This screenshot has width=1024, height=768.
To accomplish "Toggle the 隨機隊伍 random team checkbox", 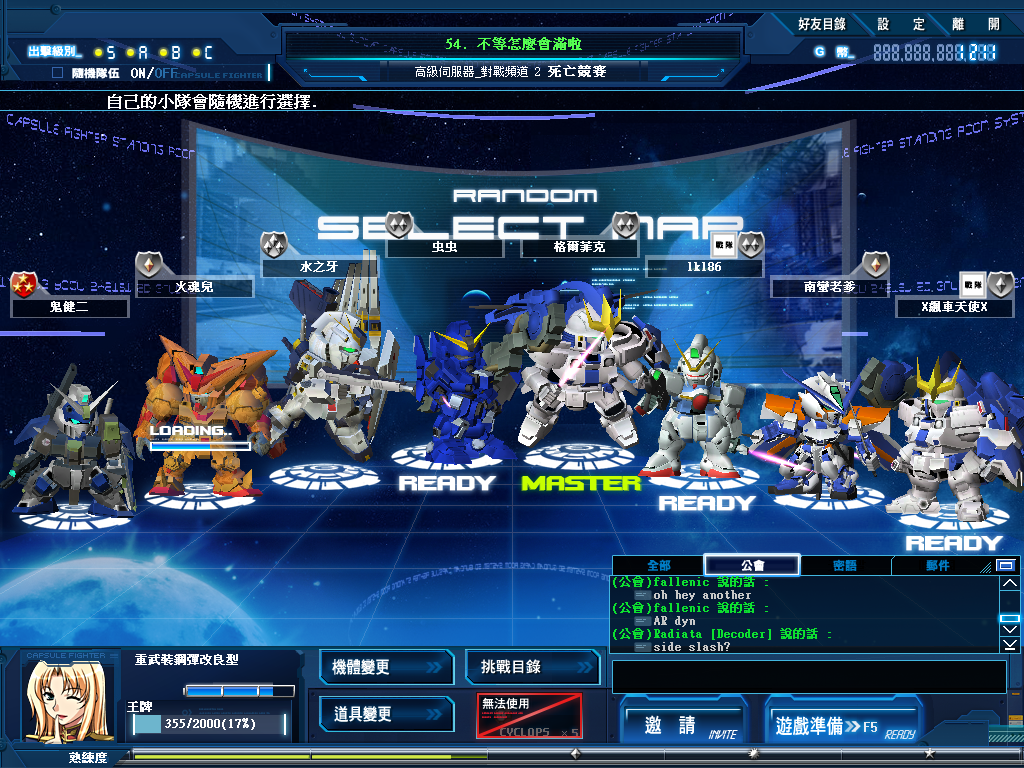I will coord(57,73).
